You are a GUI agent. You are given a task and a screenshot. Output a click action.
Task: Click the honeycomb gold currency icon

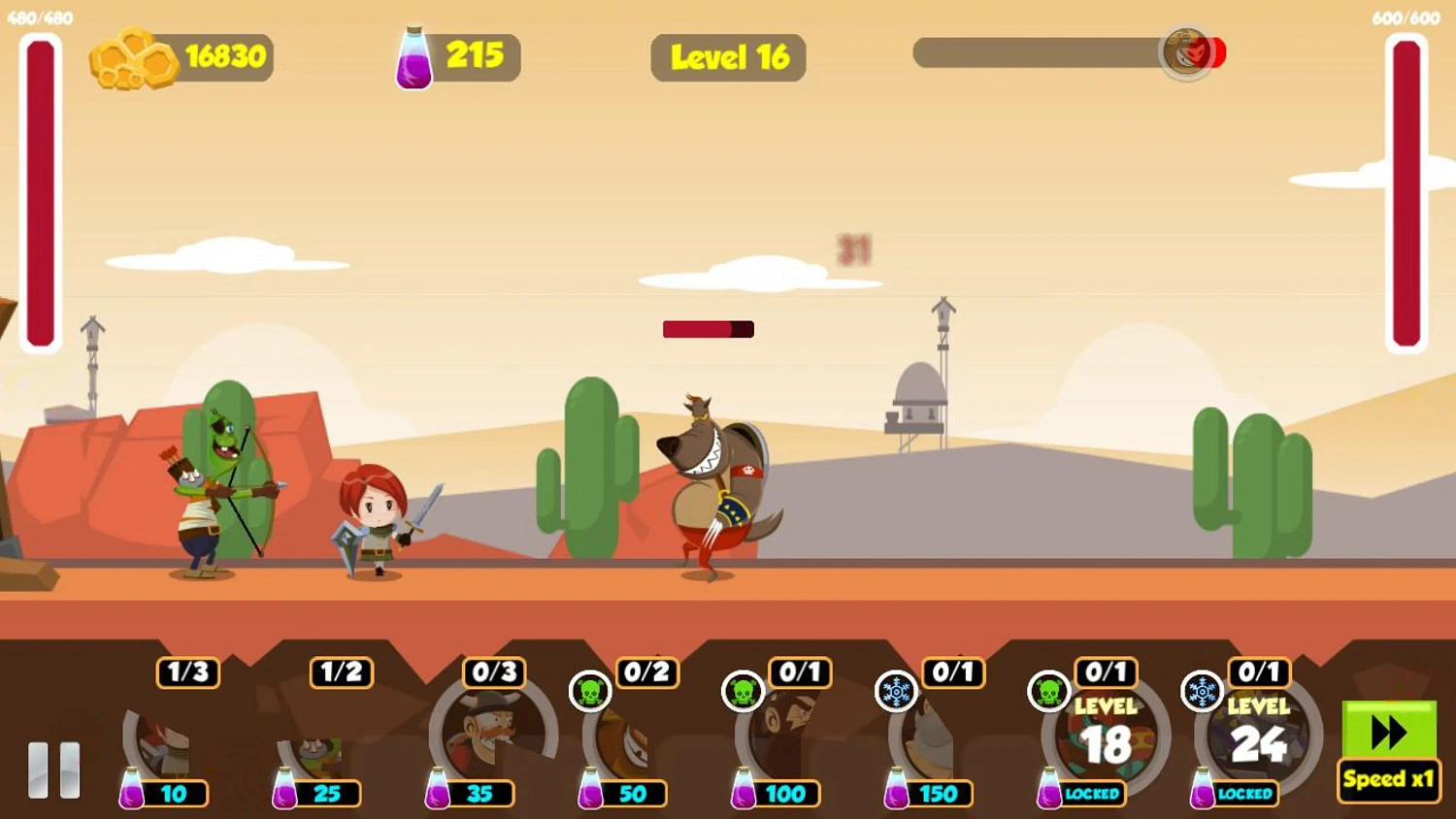pyautogui.click(x=133, y=56)
